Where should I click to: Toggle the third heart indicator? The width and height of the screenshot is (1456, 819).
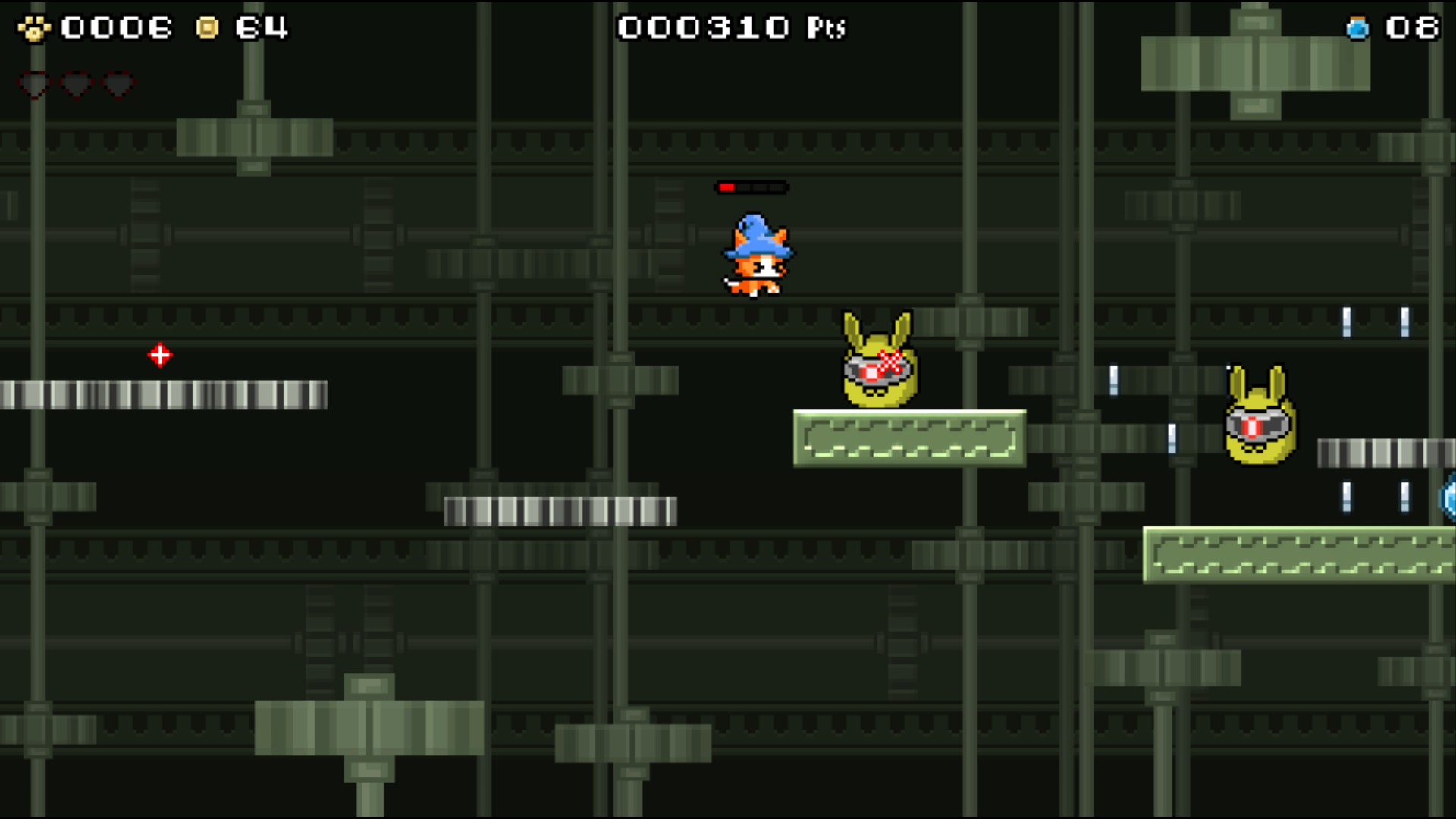click(117, 85)
